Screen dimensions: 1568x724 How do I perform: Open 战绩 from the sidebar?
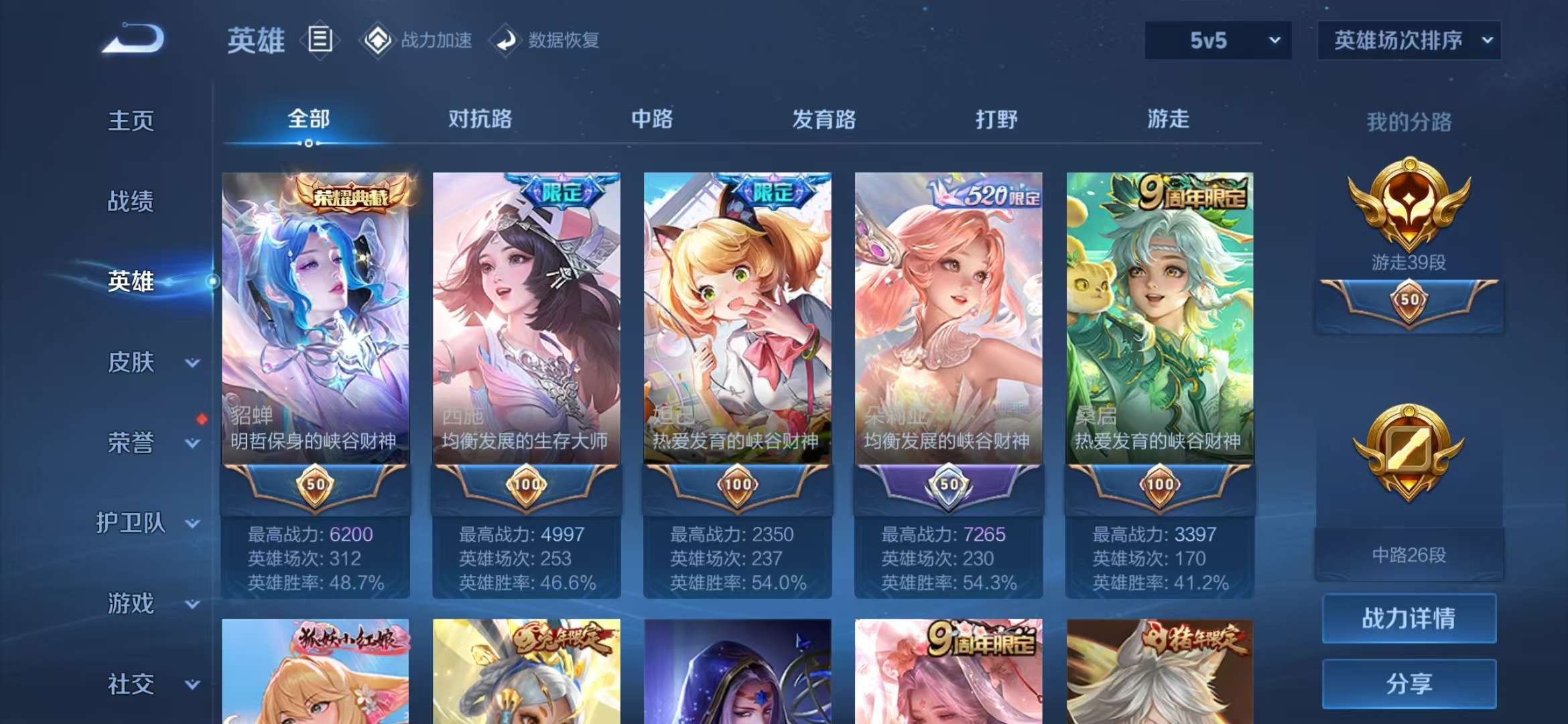click(131, 201)
